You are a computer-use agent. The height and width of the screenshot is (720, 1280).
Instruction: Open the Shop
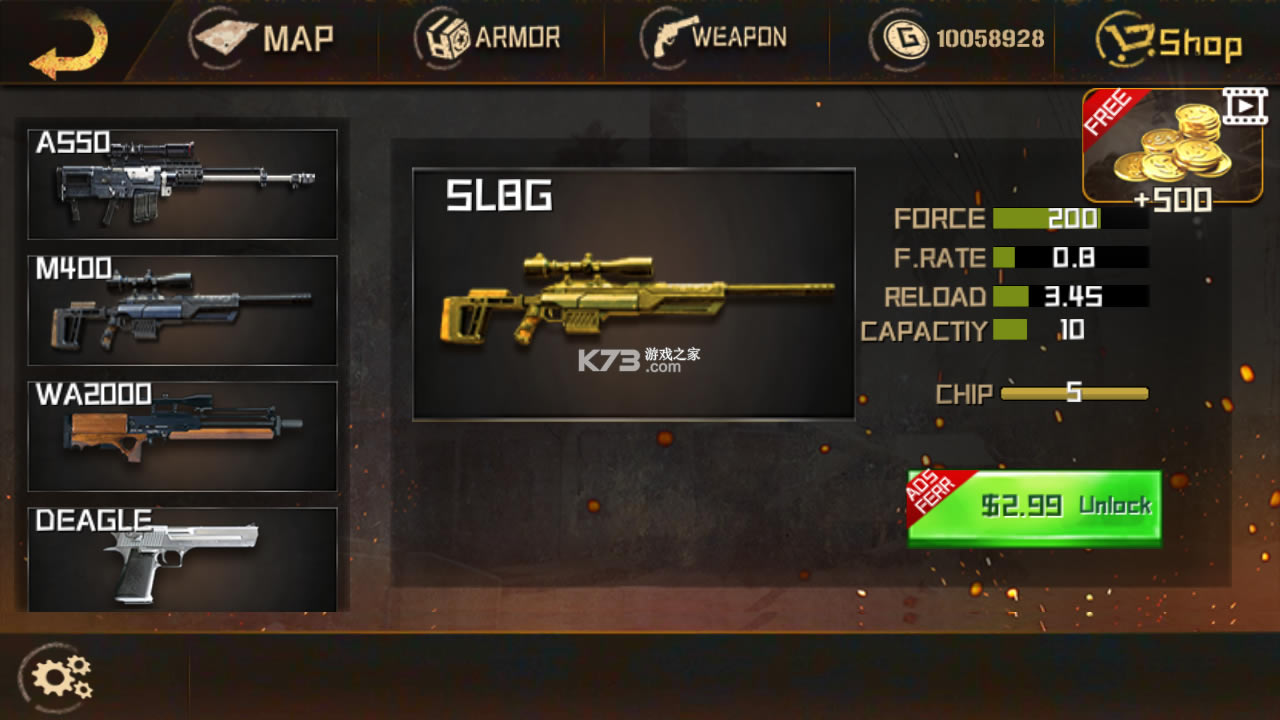click(1168, 43)
